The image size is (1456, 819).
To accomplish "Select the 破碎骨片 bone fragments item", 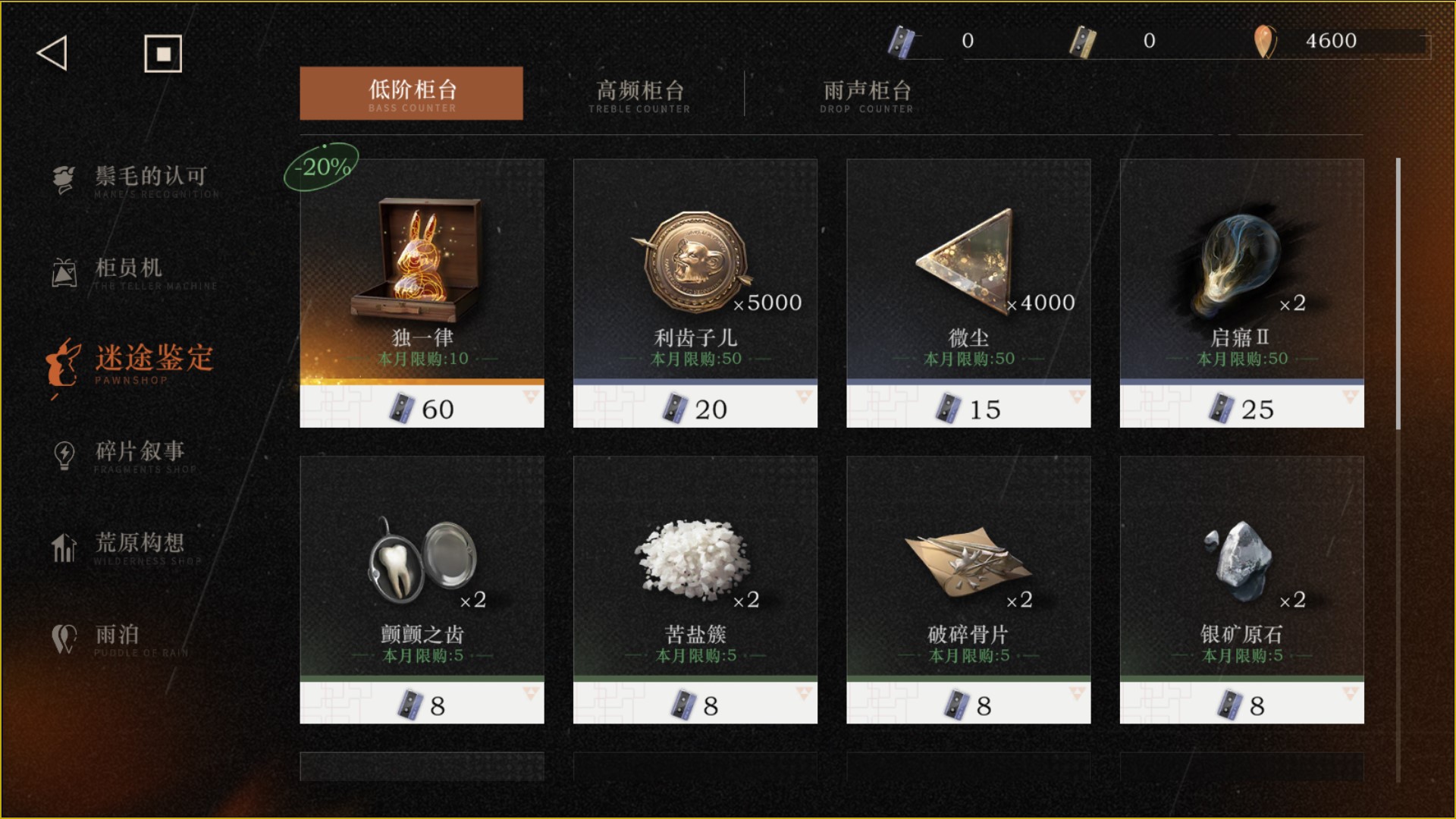I will pyautogui.click(x=968, y=589).
